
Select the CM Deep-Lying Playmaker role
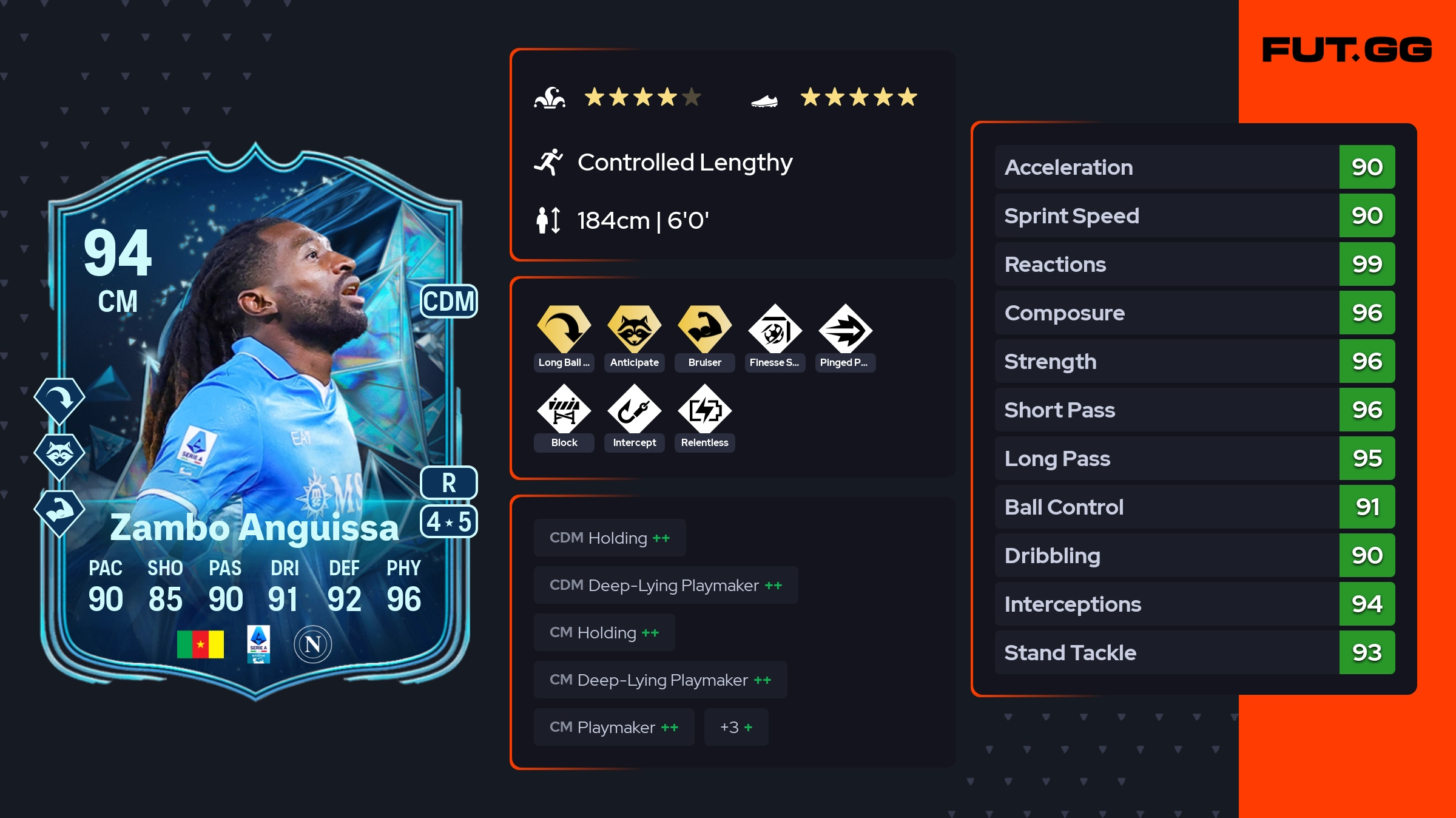pos(660,680)
